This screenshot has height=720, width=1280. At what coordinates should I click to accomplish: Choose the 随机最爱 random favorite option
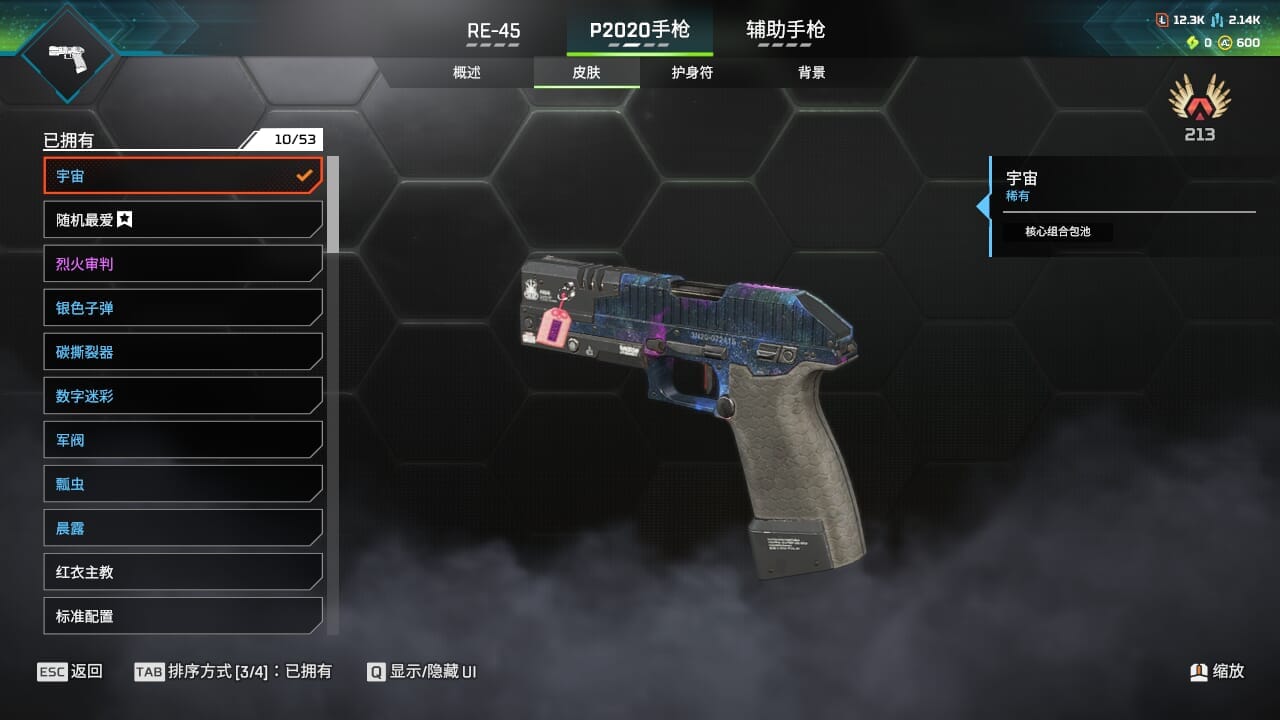point(183,220)
